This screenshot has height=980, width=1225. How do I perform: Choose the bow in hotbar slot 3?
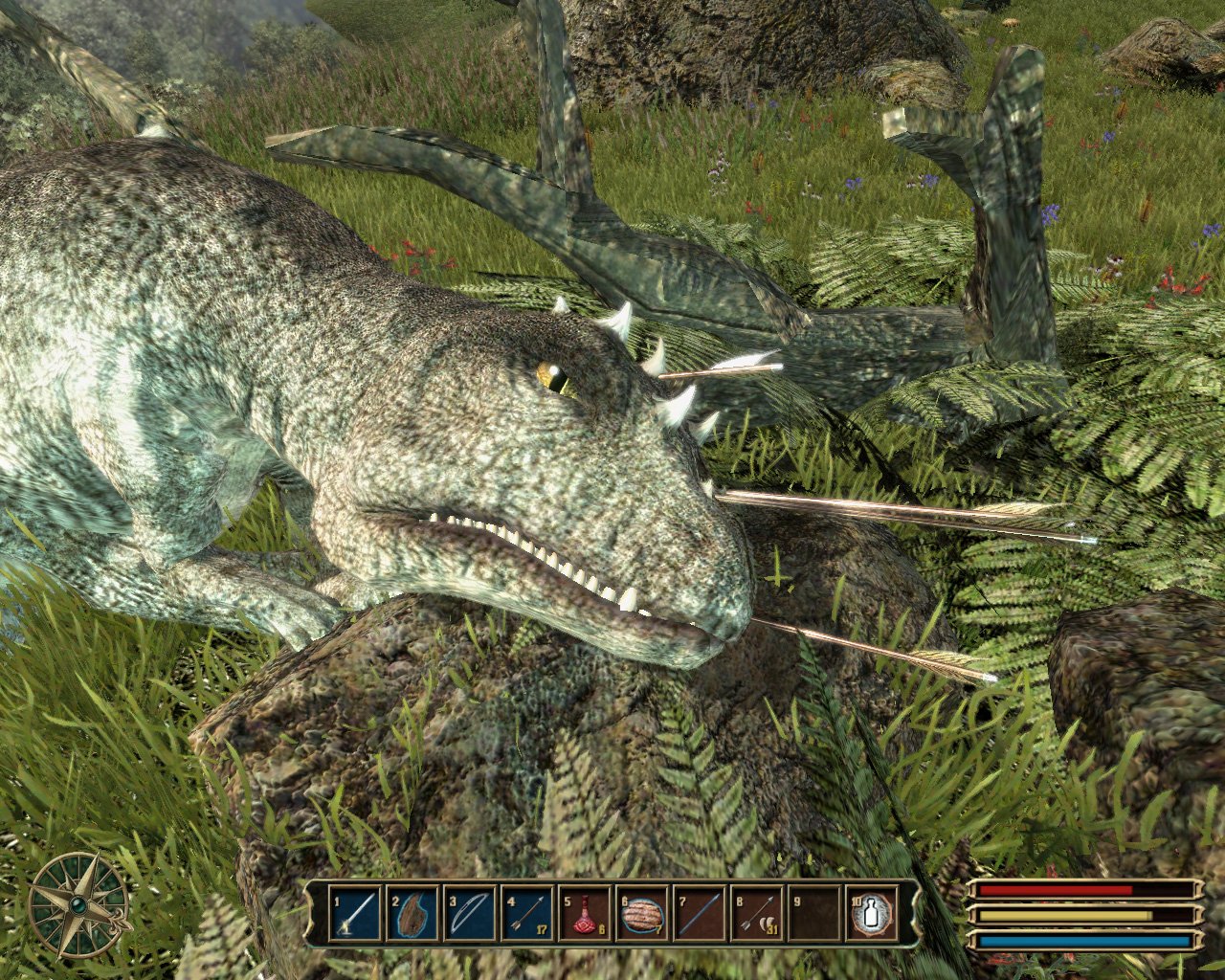470,914
